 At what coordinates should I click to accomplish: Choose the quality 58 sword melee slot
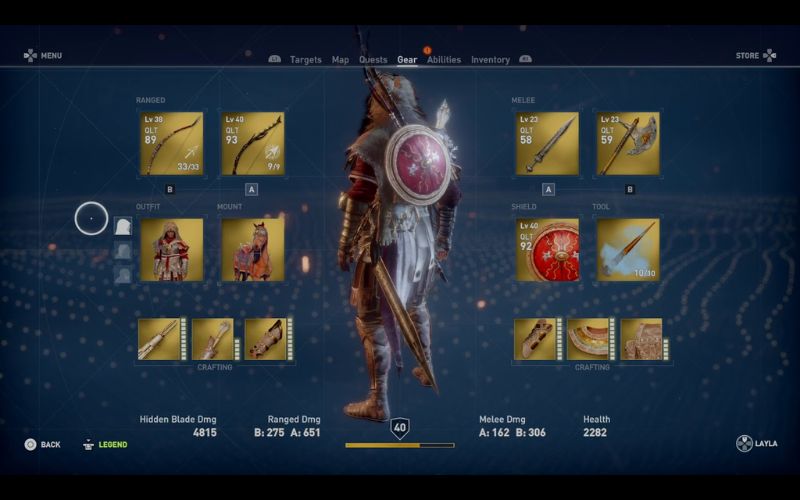coord(547,143)
